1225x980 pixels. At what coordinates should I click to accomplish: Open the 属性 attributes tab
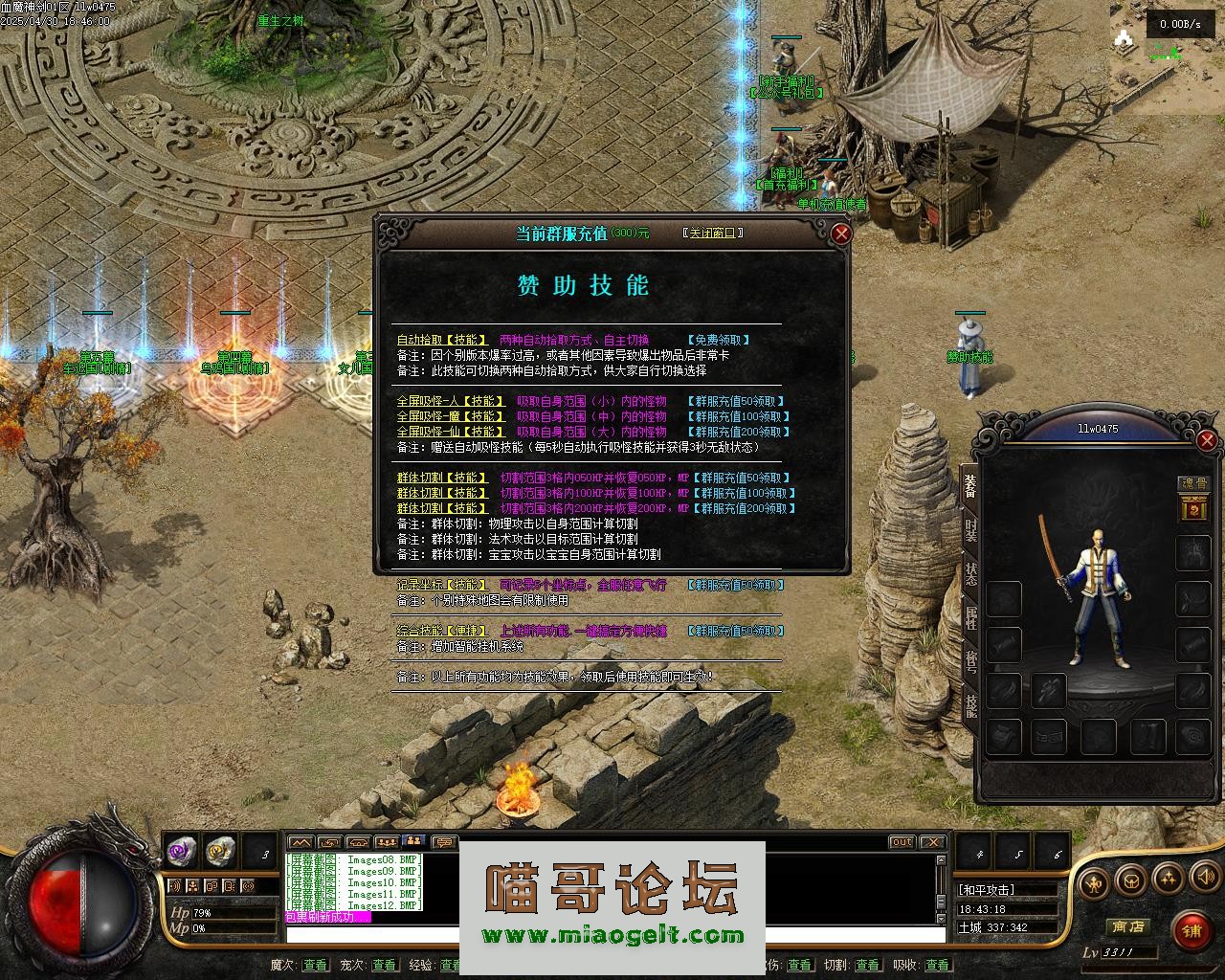pyautogui.click(x=970, y=619)
